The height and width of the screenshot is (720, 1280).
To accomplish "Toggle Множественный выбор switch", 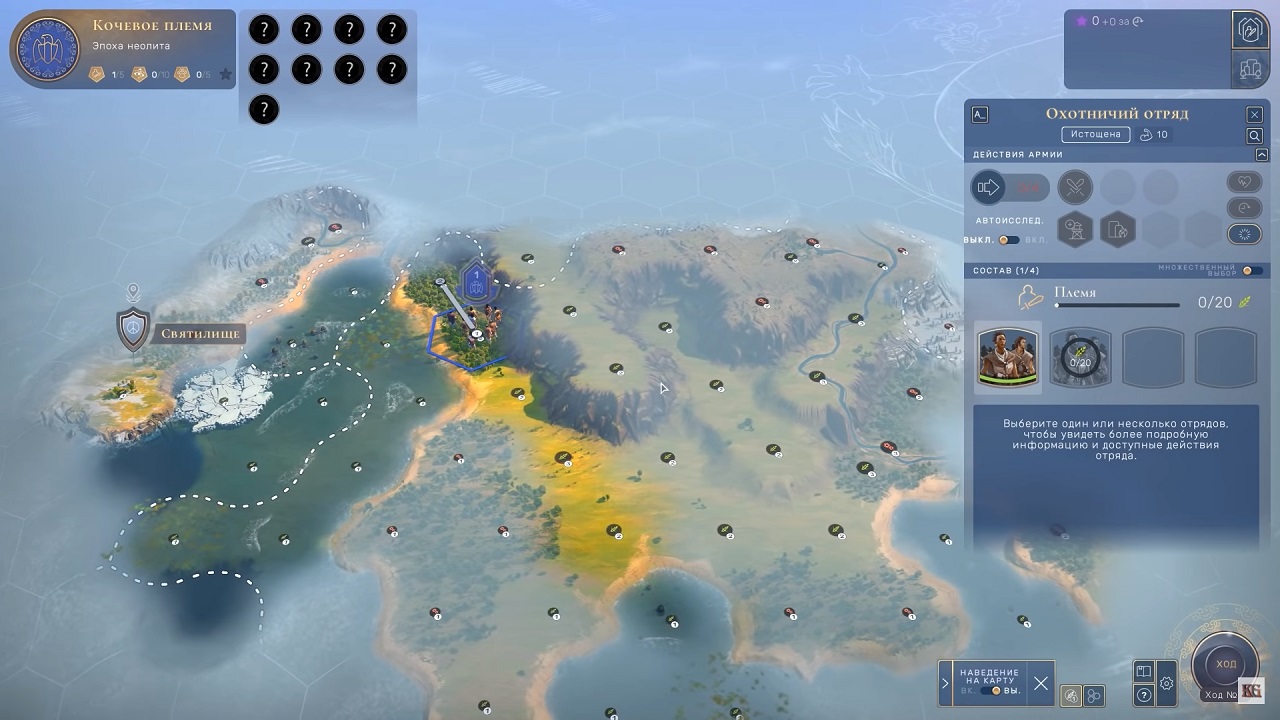I will 1251,271.
